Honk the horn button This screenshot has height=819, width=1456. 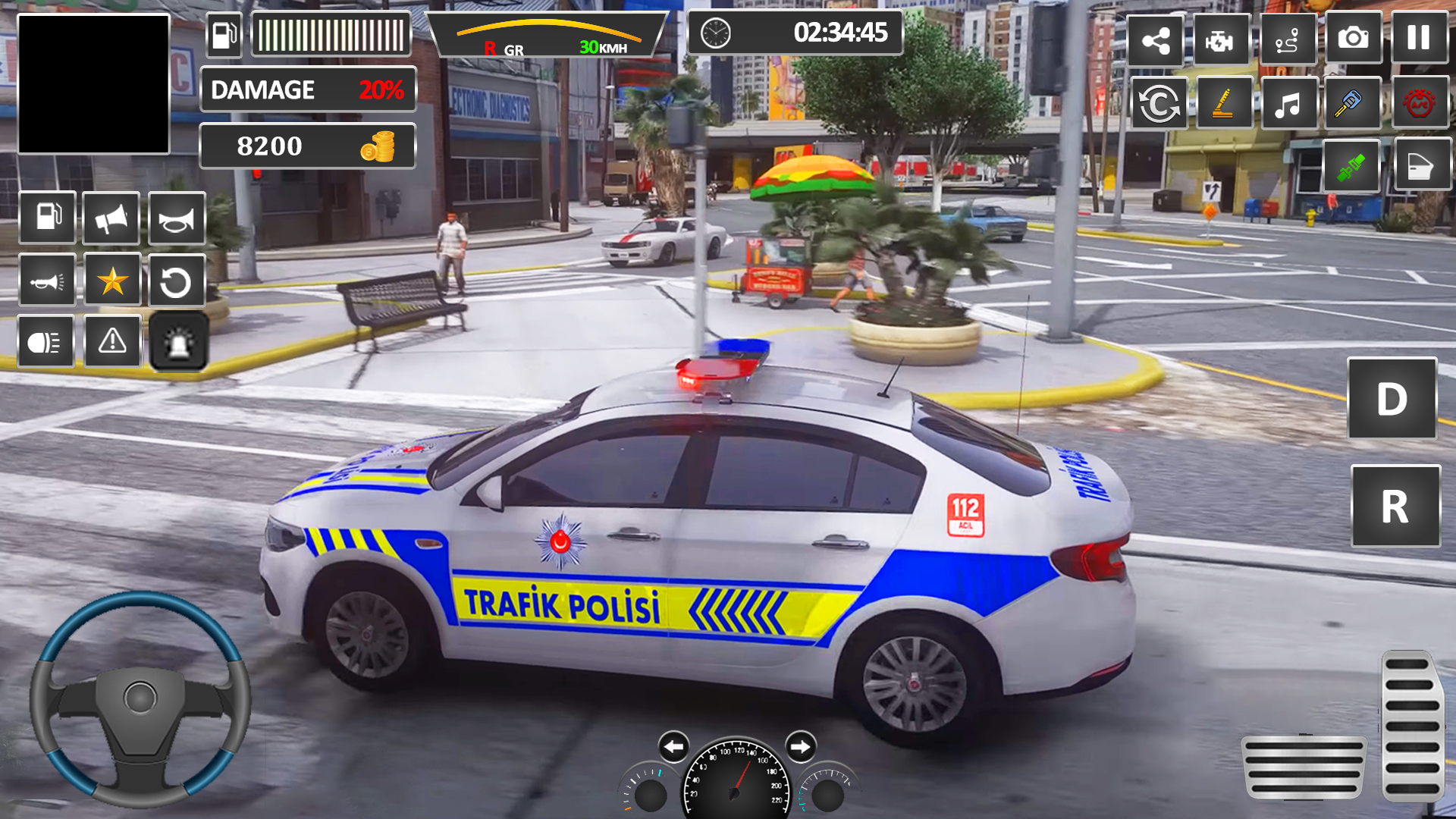click(177, 219)
